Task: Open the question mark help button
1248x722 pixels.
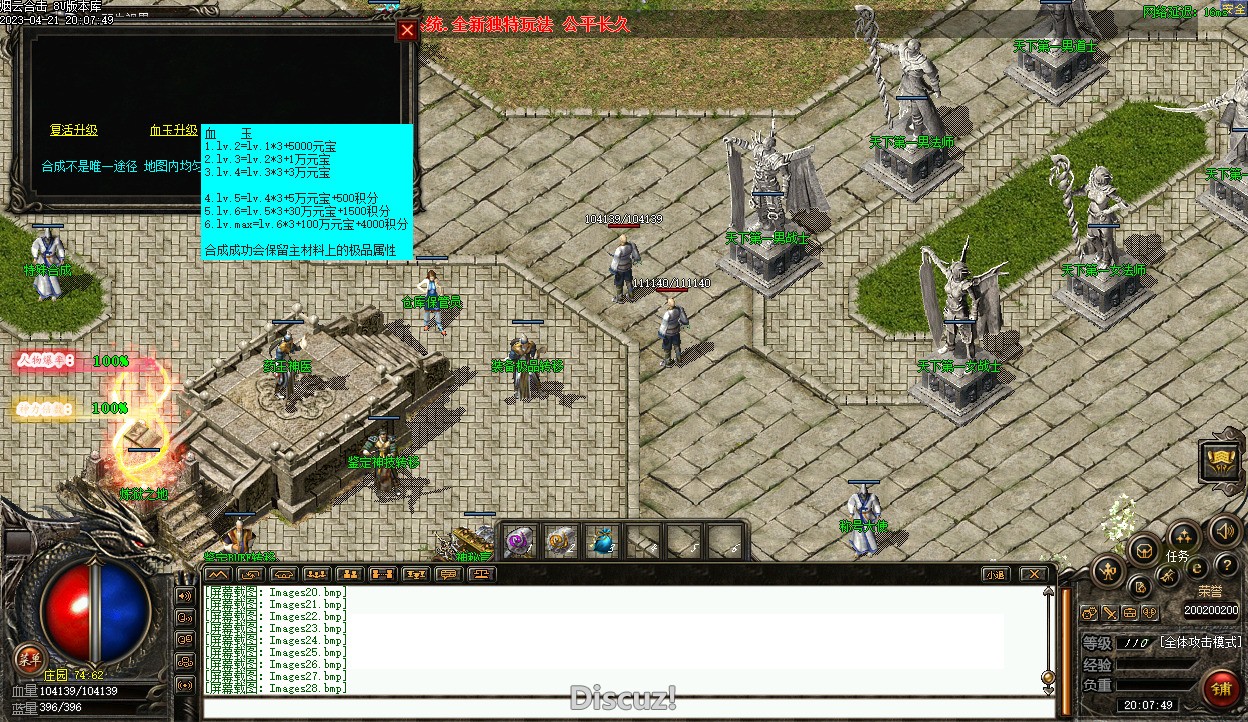Action: (1226, 566)
